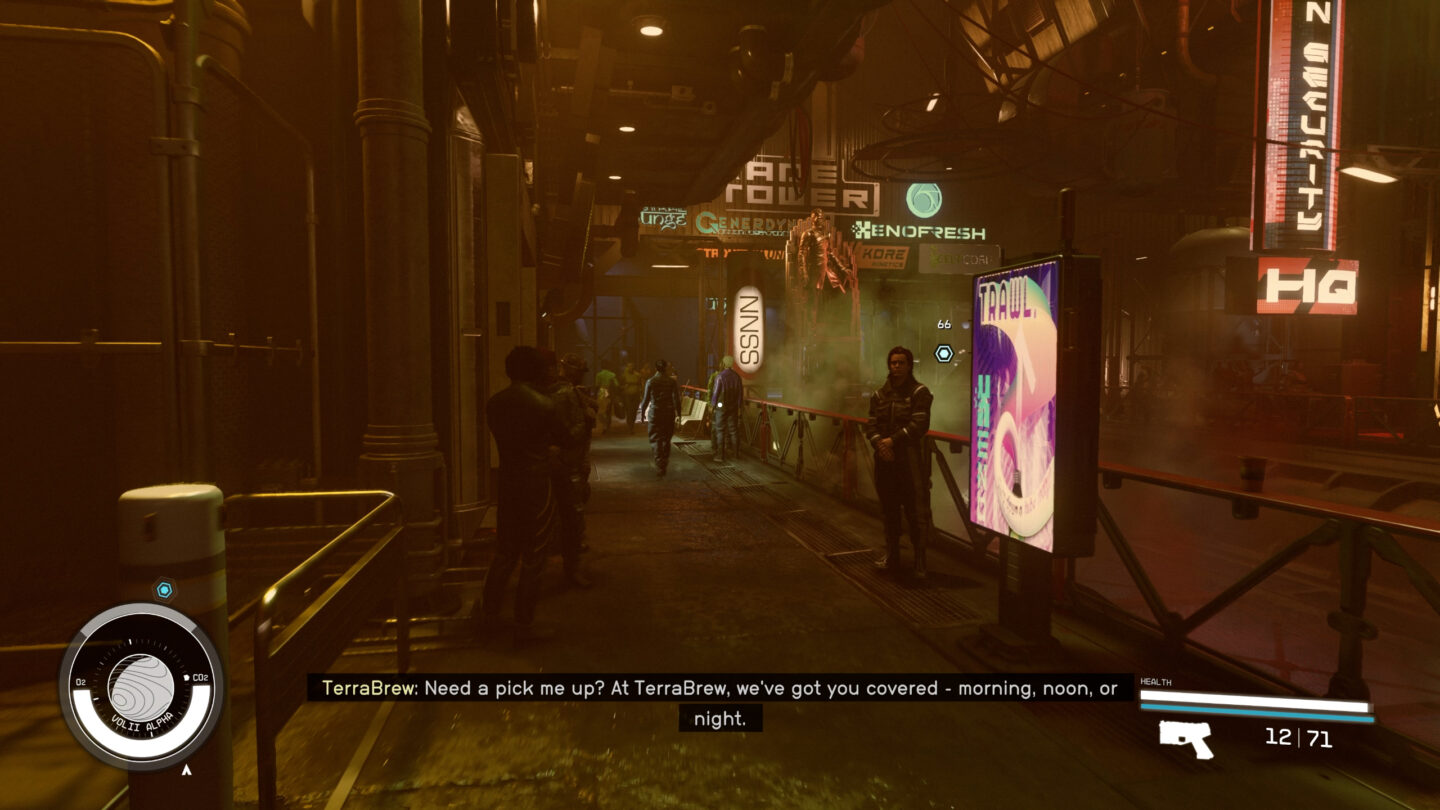The image size is (1440, 810).
Task: Select the white hexagon objective marker
Action: pyautogui.click(x=943, y=353)
